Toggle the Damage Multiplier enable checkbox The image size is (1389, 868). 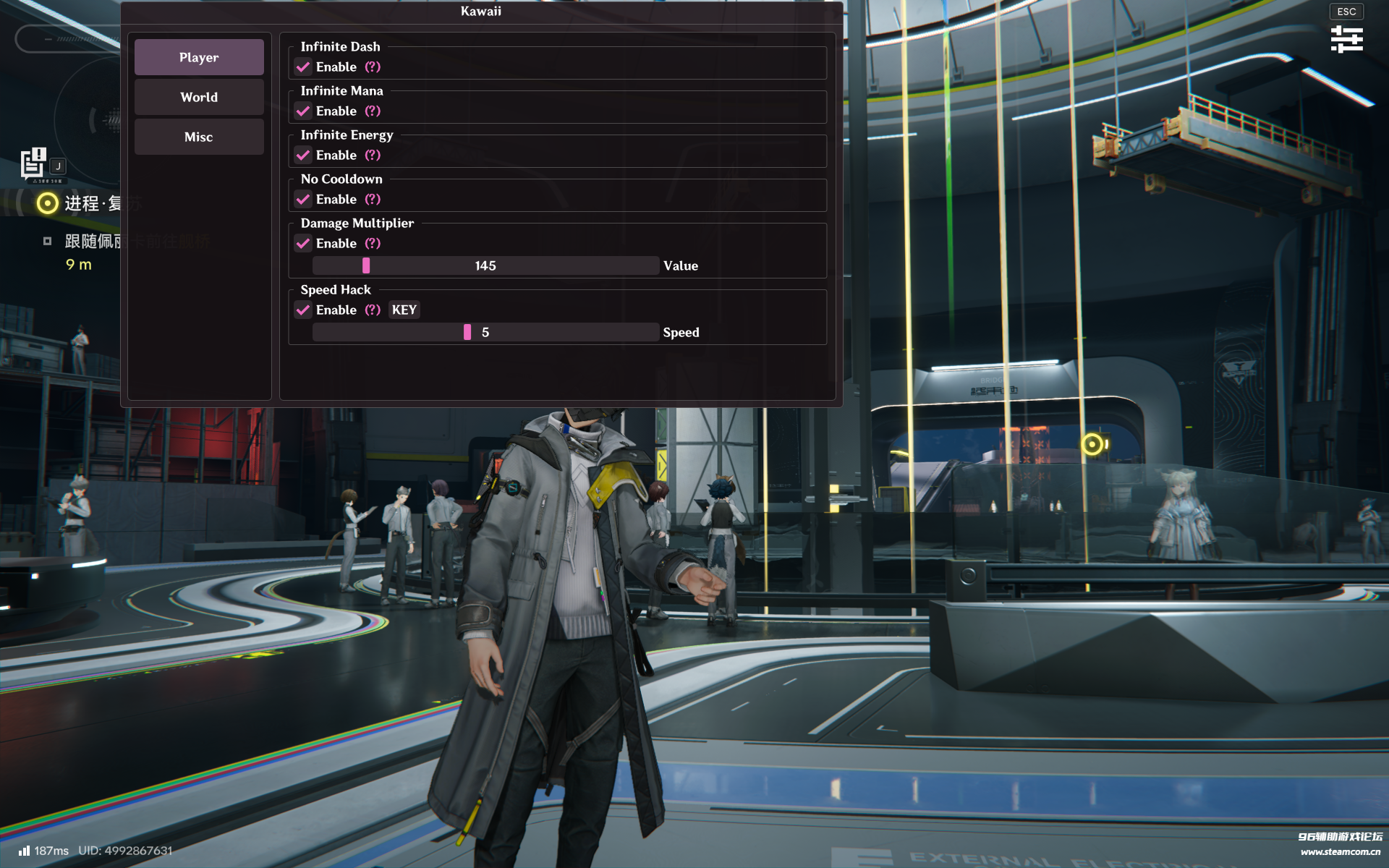[303, 244]
